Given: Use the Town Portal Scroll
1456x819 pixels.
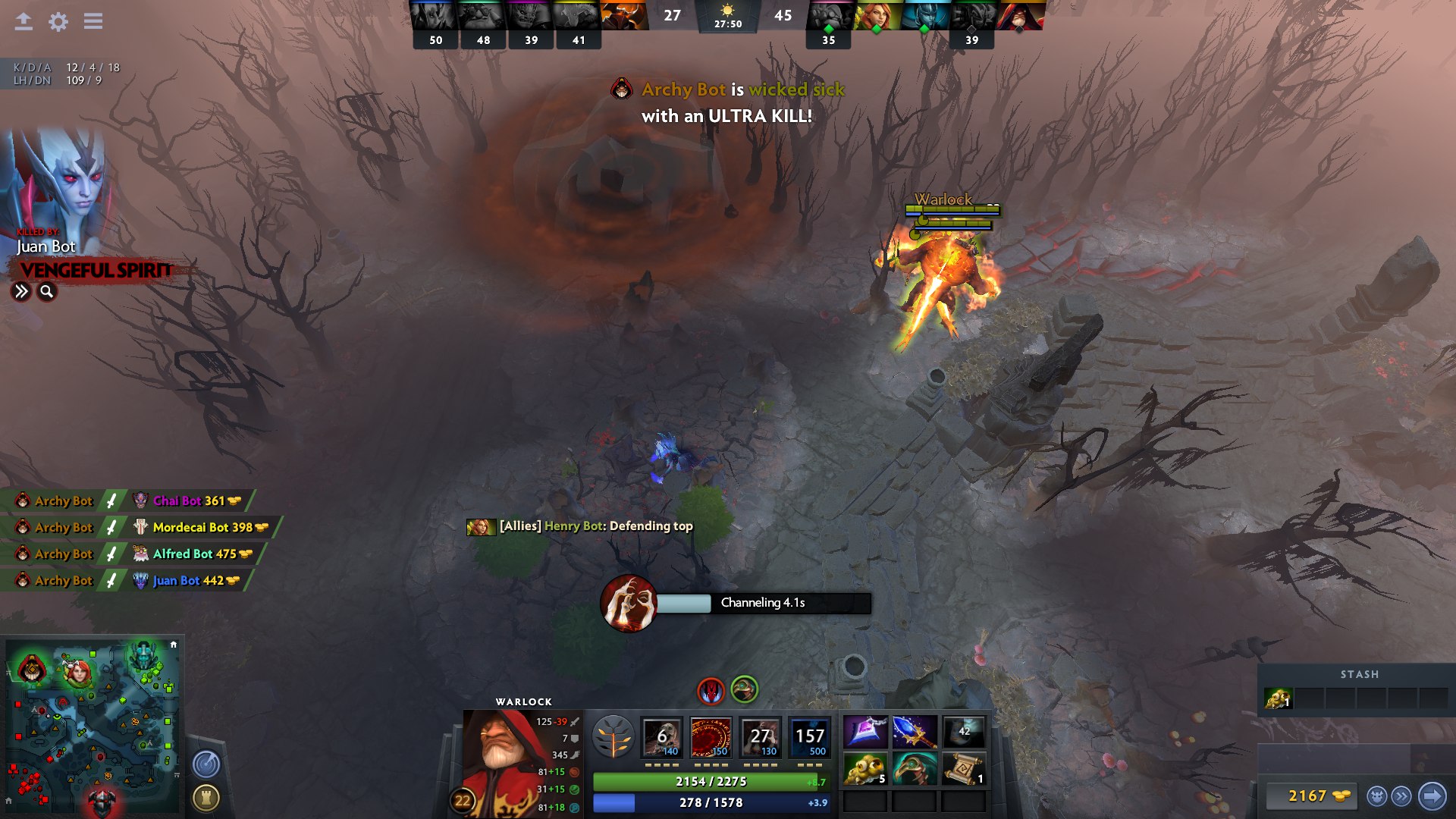Looking at the screenshot, I should (x=964, y=769).
